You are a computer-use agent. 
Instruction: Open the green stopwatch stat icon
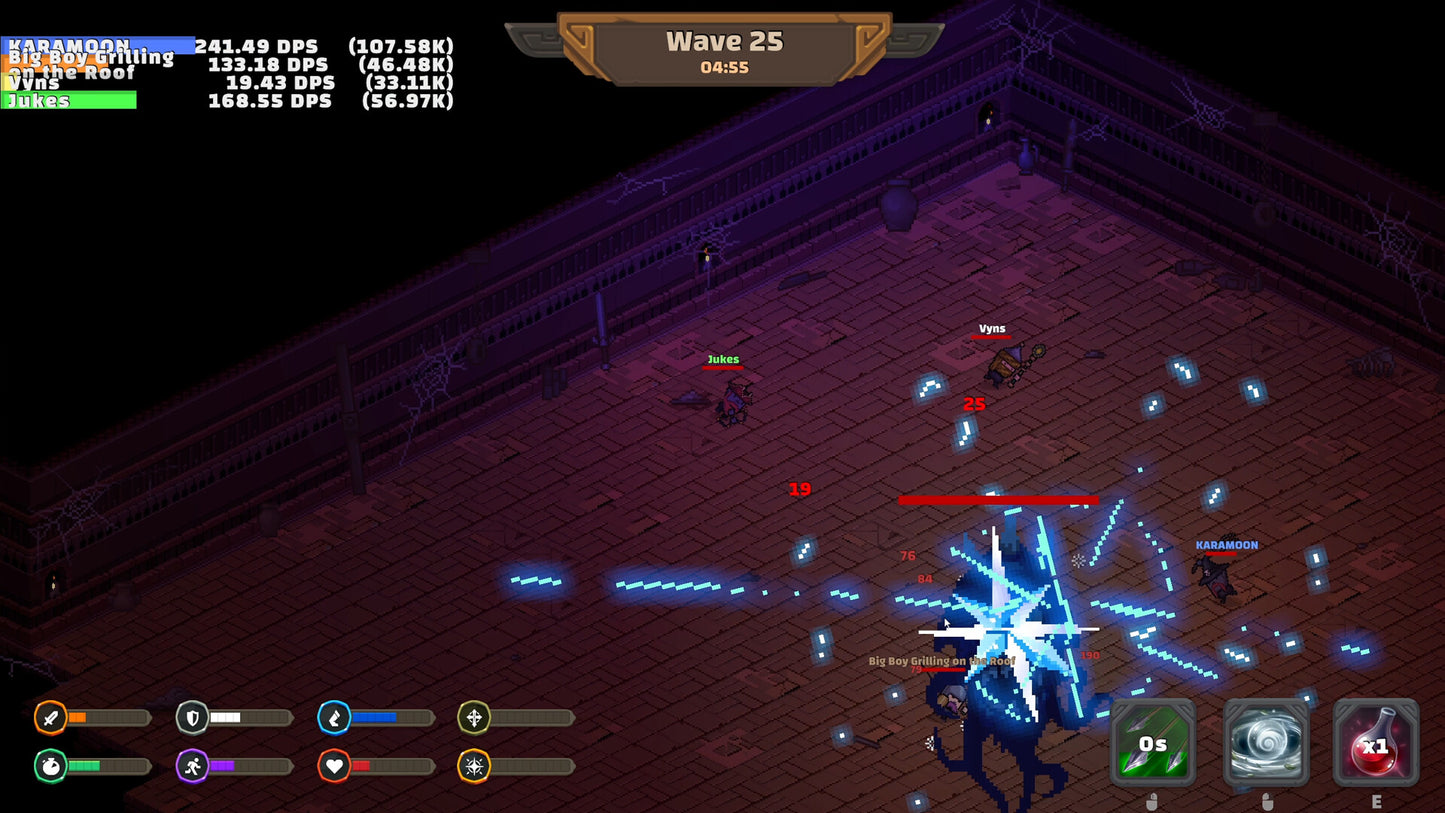50,766
